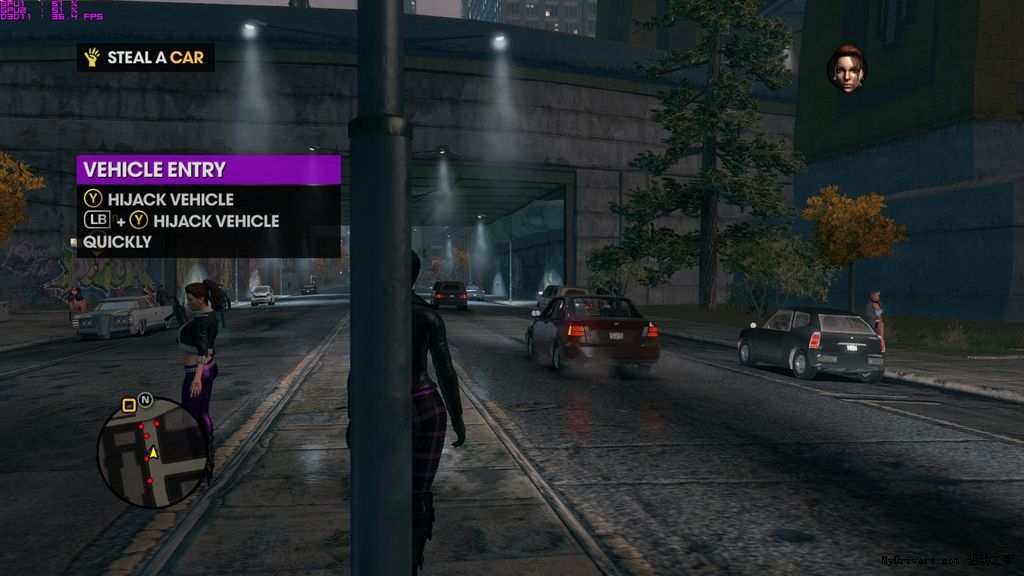Click the Vehicle Entry tutorial header
The width and height of the screenshot is (1024, 576).
[208, 170]
